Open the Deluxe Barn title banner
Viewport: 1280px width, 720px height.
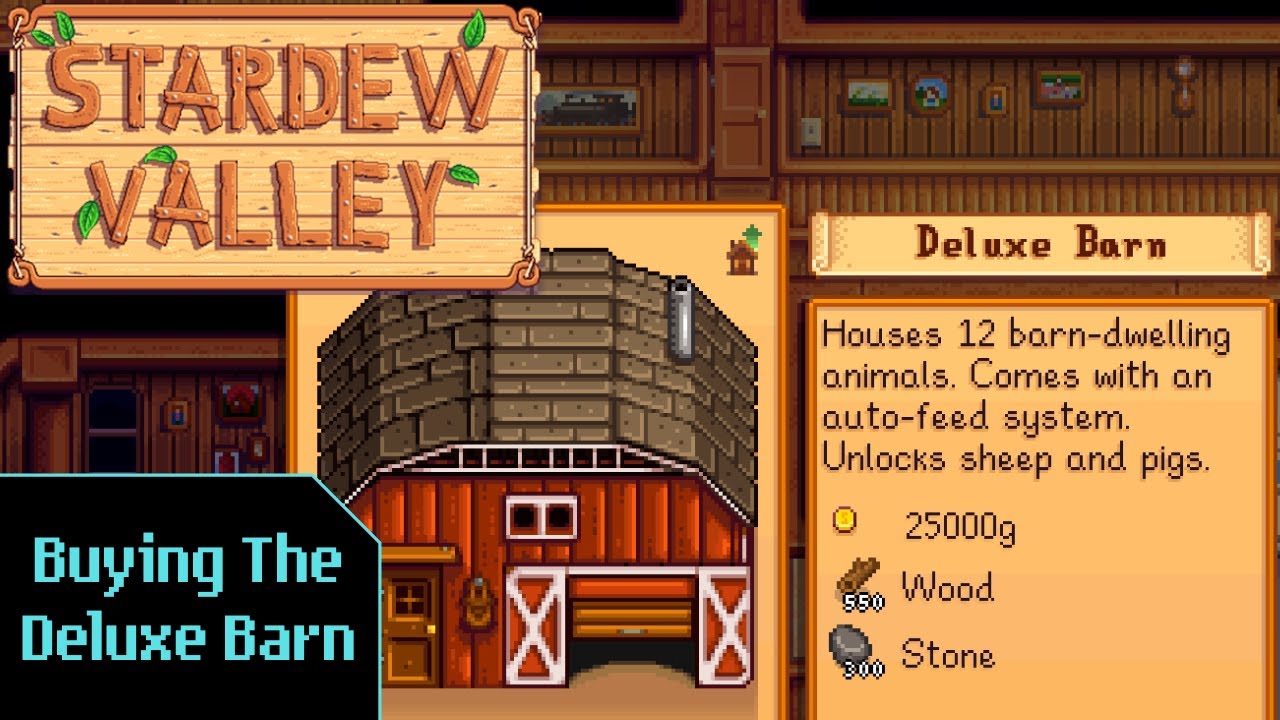[1040, 243]
